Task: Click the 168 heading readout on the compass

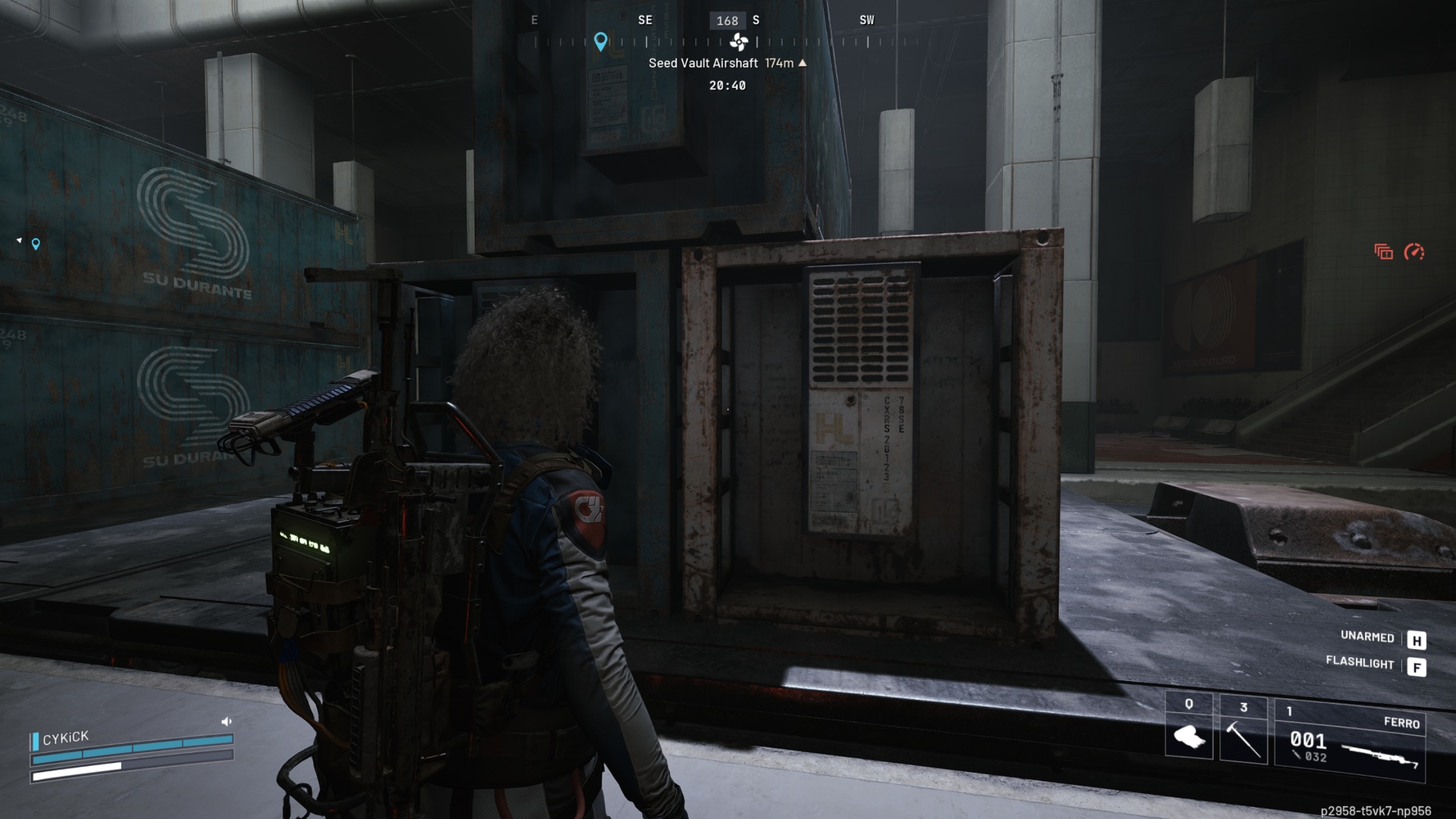Action: [x=729, y=20]
